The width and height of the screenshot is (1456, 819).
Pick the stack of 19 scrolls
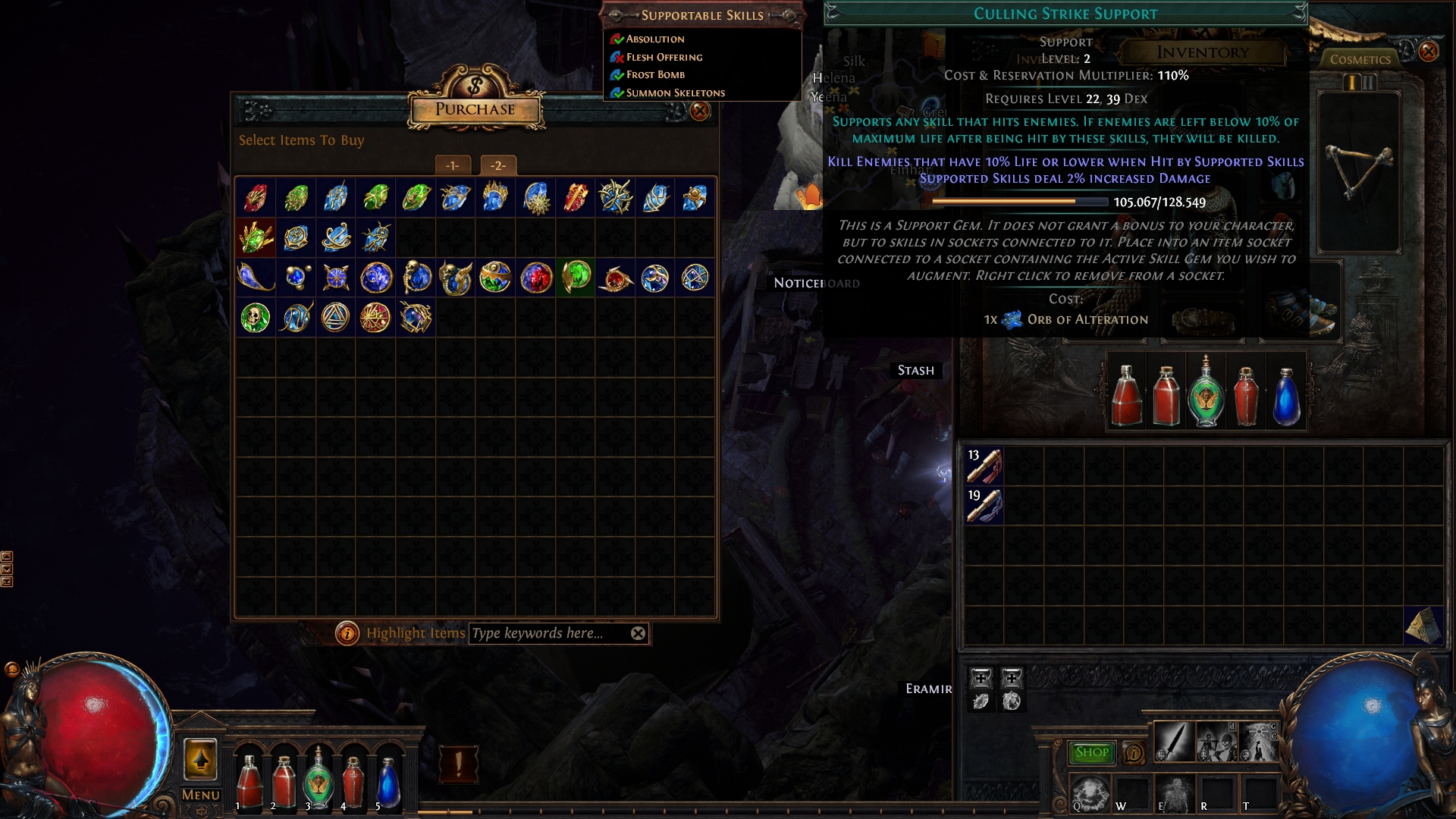point(984,506)
